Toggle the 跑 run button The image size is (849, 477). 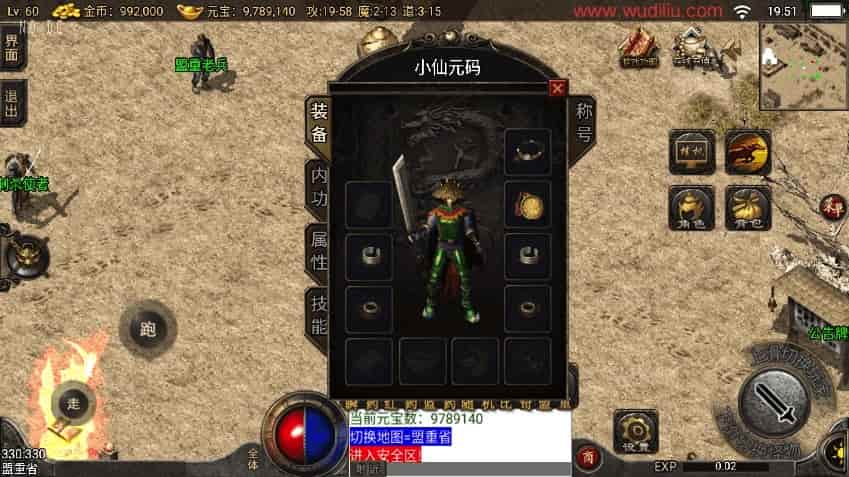click(148, 329)
